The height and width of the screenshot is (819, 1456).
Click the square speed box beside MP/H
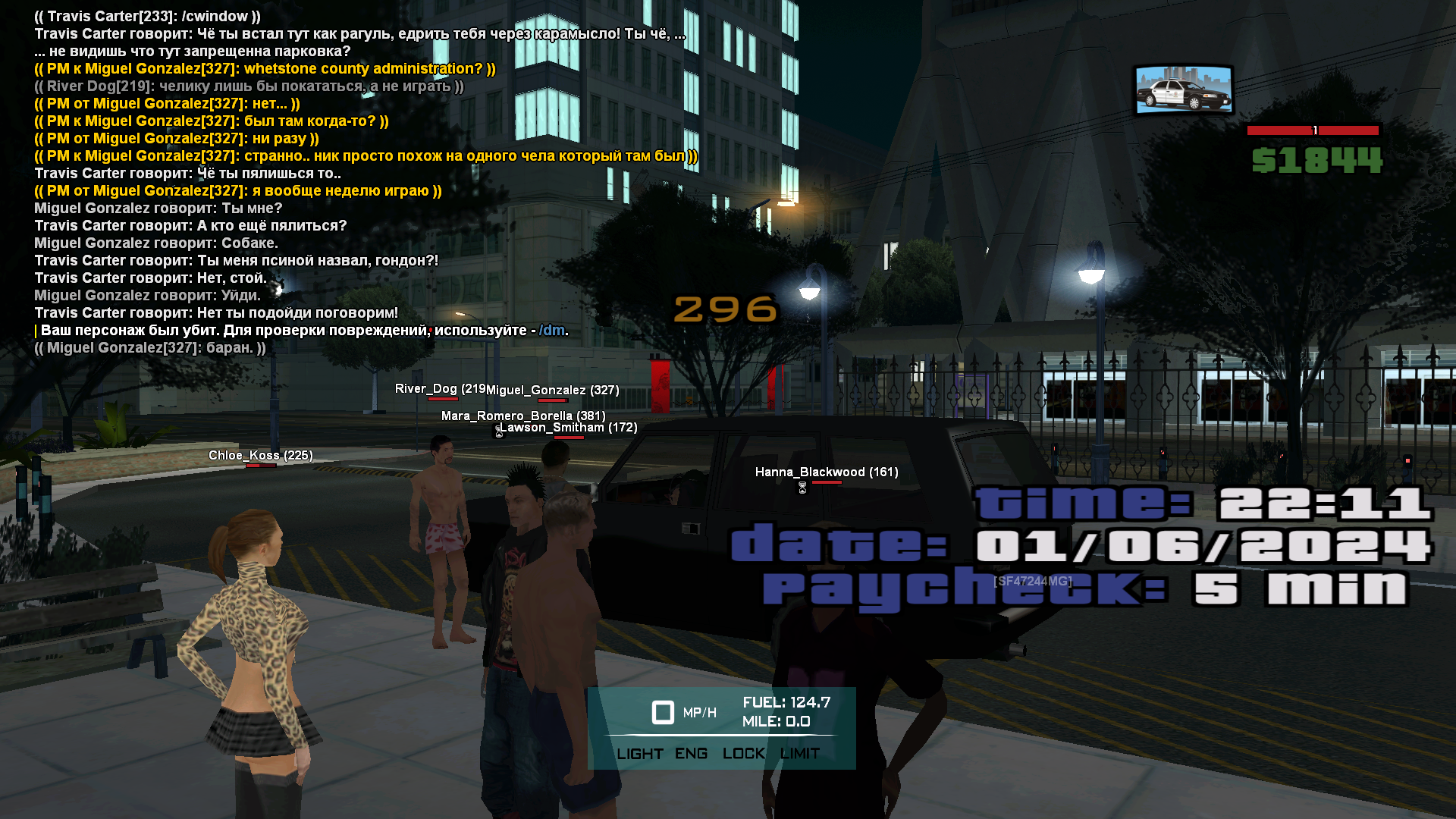point(663,712)
